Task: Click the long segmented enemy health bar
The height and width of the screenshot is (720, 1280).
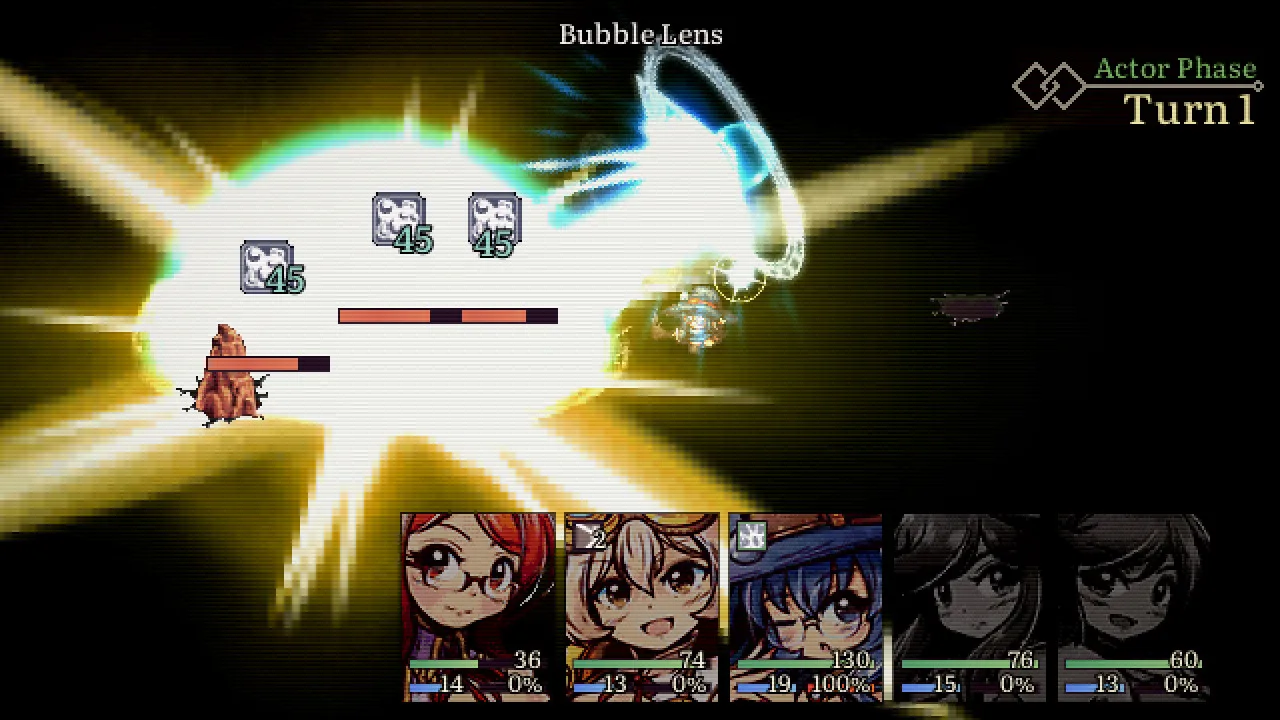Action: pos(448,315)
